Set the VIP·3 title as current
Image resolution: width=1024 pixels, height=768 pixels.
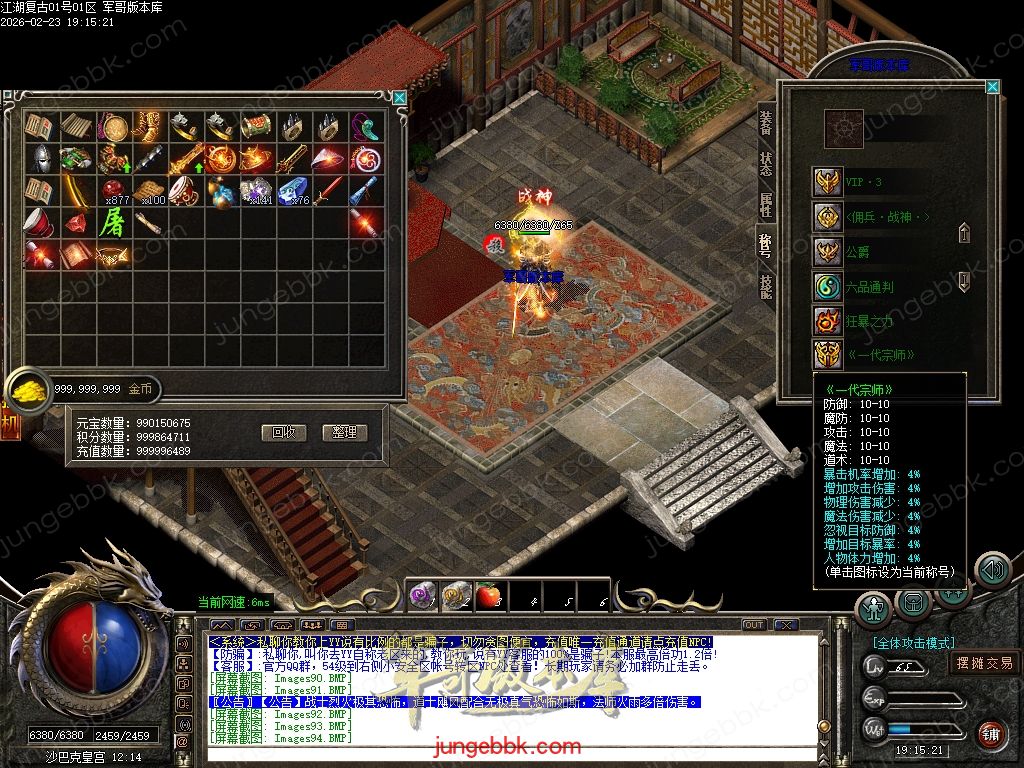coord(827,182)
